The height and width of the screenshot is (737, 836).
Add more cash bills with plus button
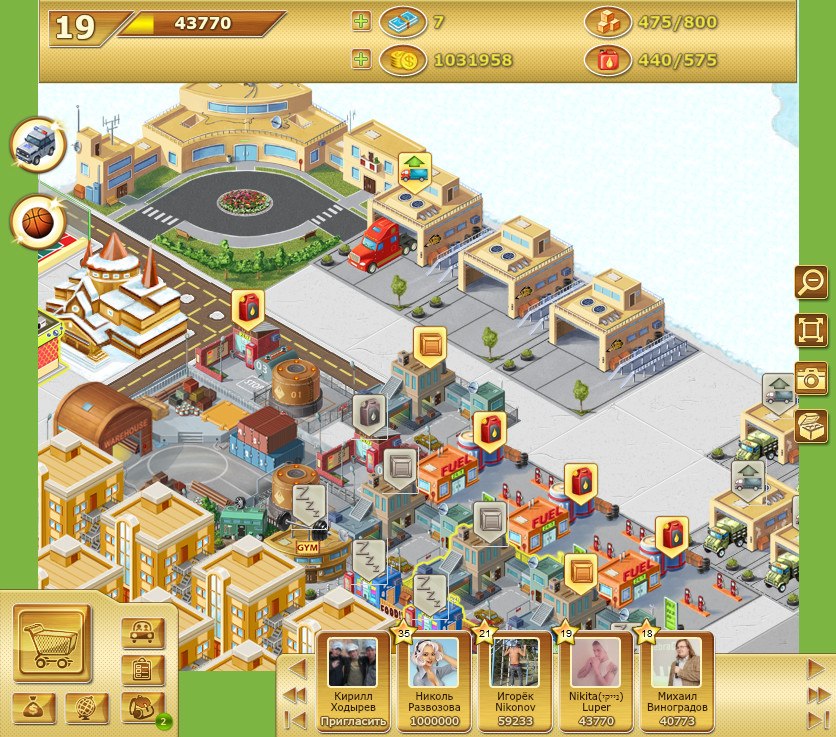click(361, 21)
